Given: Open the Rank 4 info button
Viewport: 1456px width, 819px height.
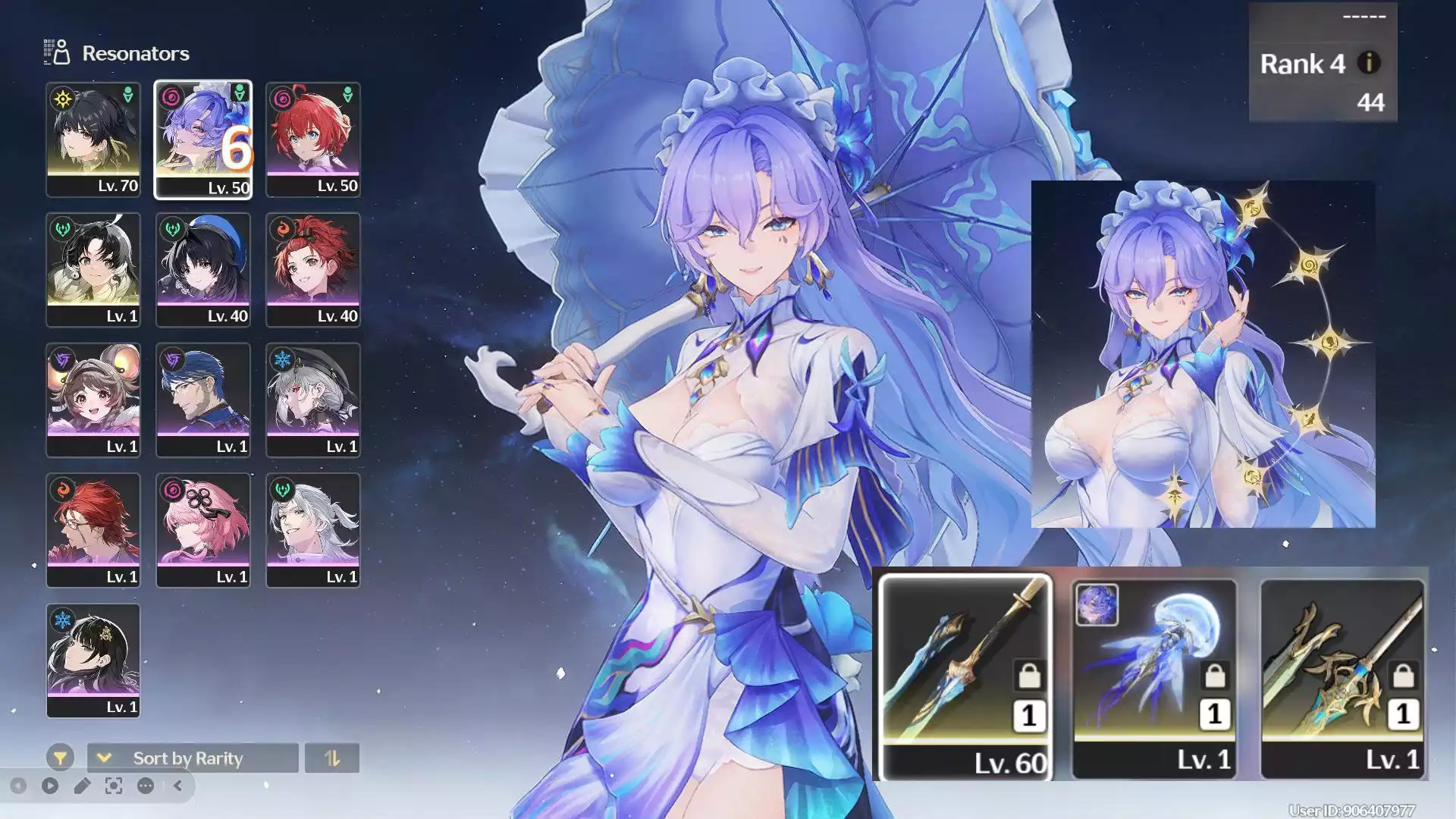Looking at the screenshot, I should (1369, 64).
